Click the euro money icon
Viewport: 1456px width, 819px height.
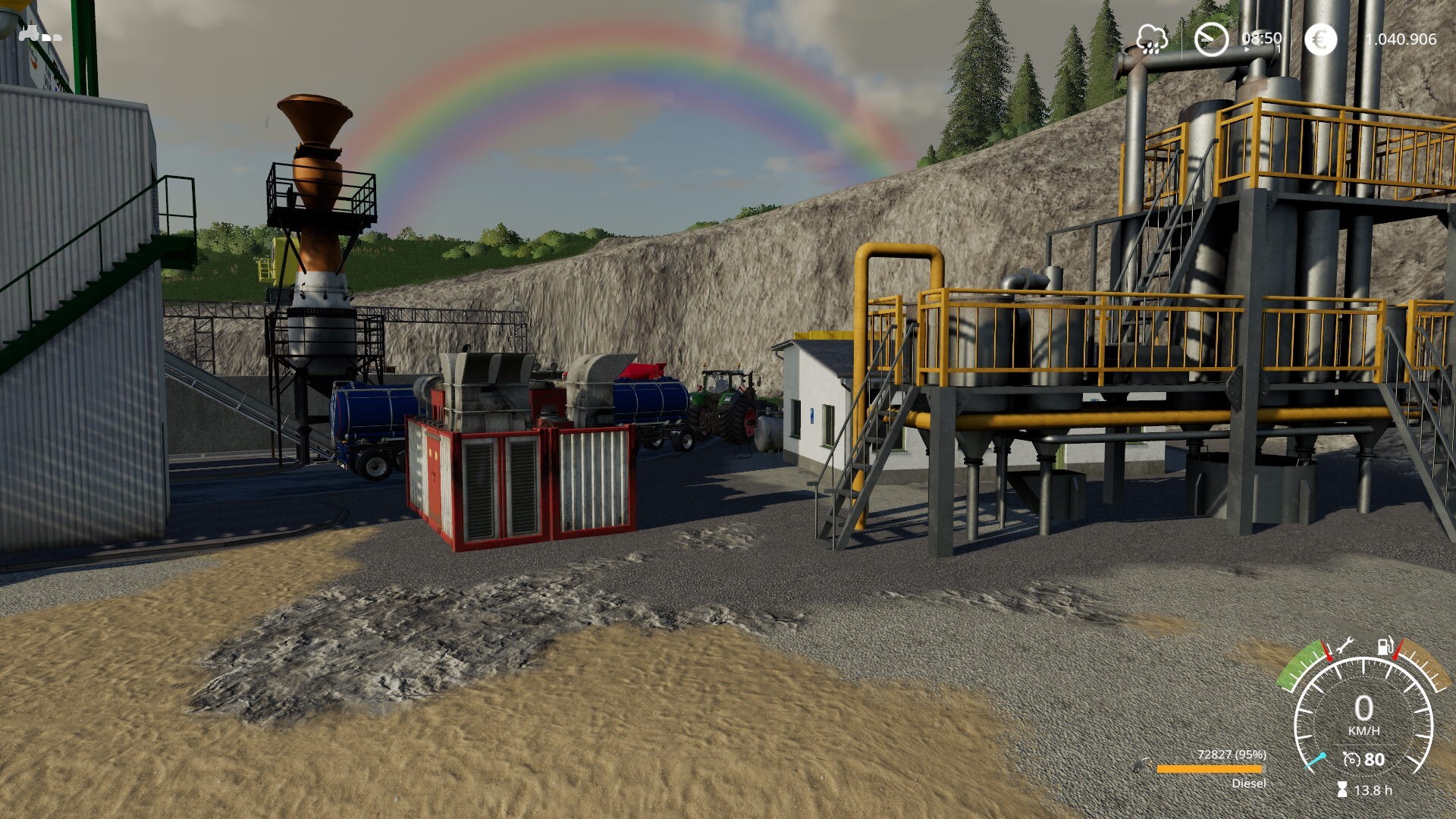[1320, 39]
